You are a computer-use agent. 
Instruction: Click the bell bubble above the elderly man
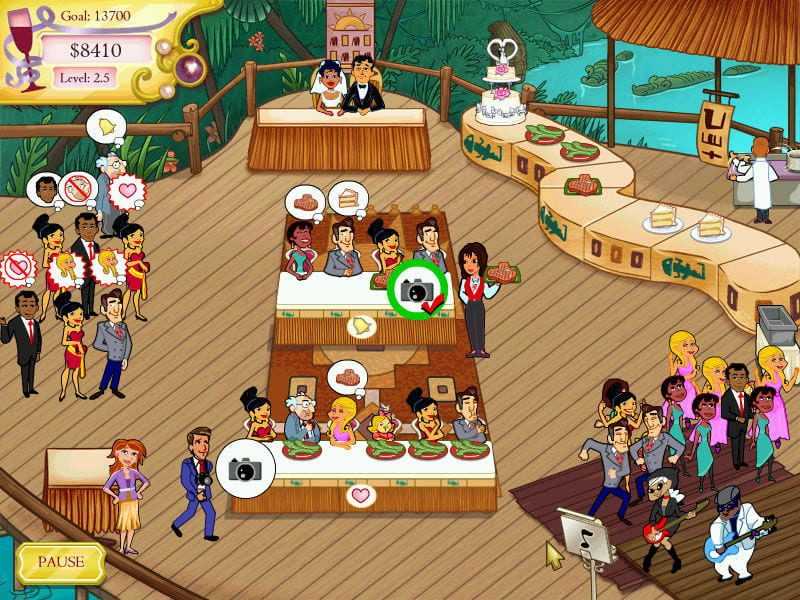[102, 127]
